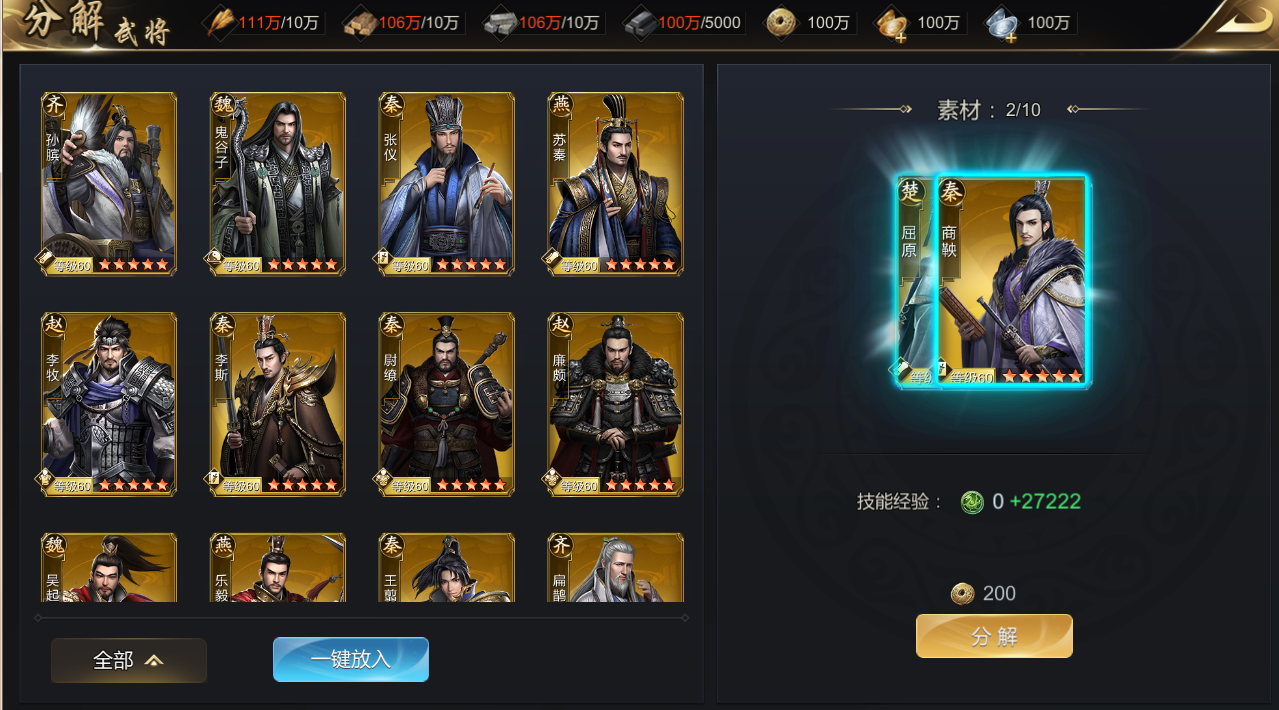
Task: Choose the 吴起 general card
Action: click(109, 569)
